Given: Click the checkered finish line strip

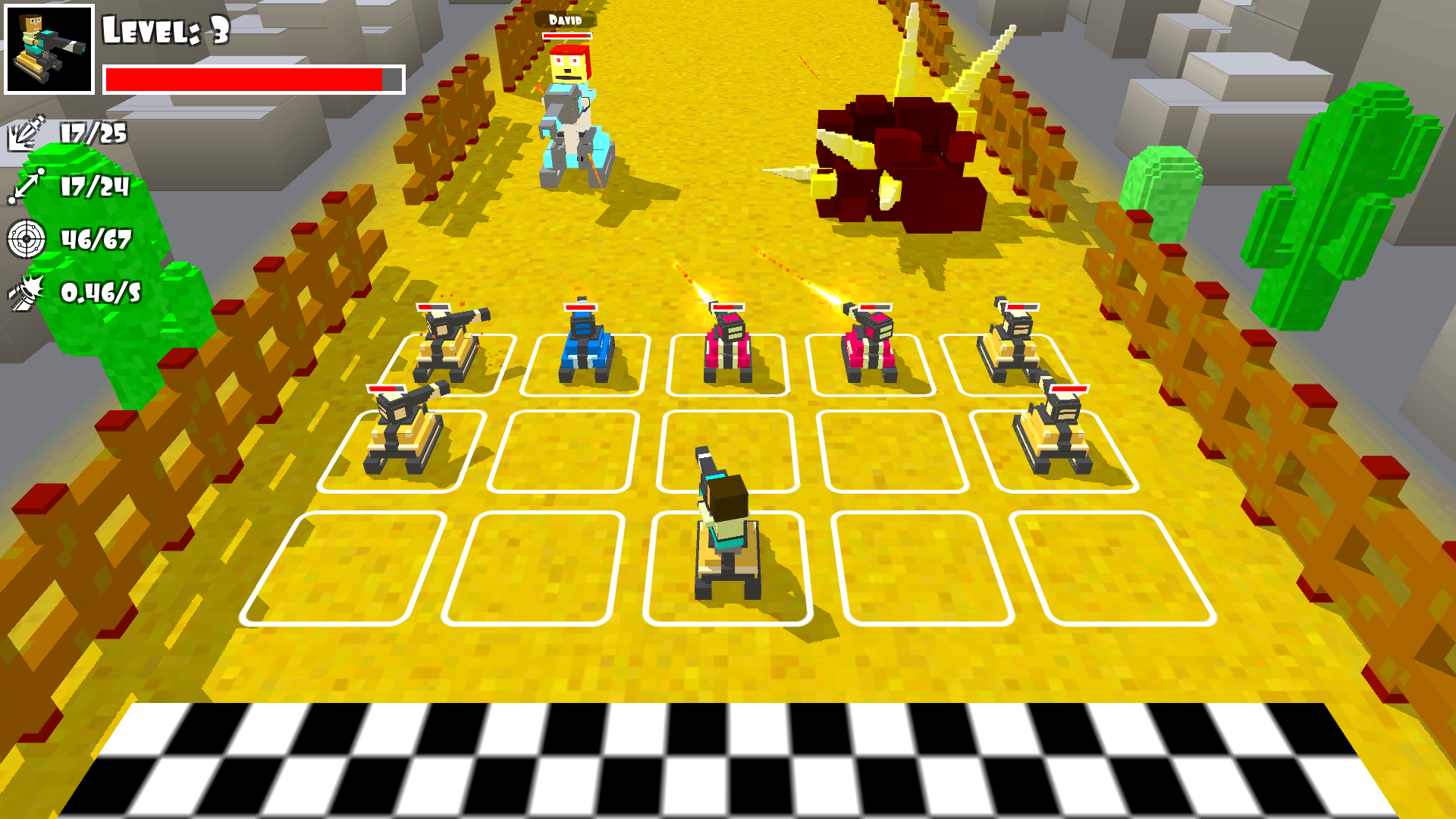Looking at the screenshot, I should 728,758.
